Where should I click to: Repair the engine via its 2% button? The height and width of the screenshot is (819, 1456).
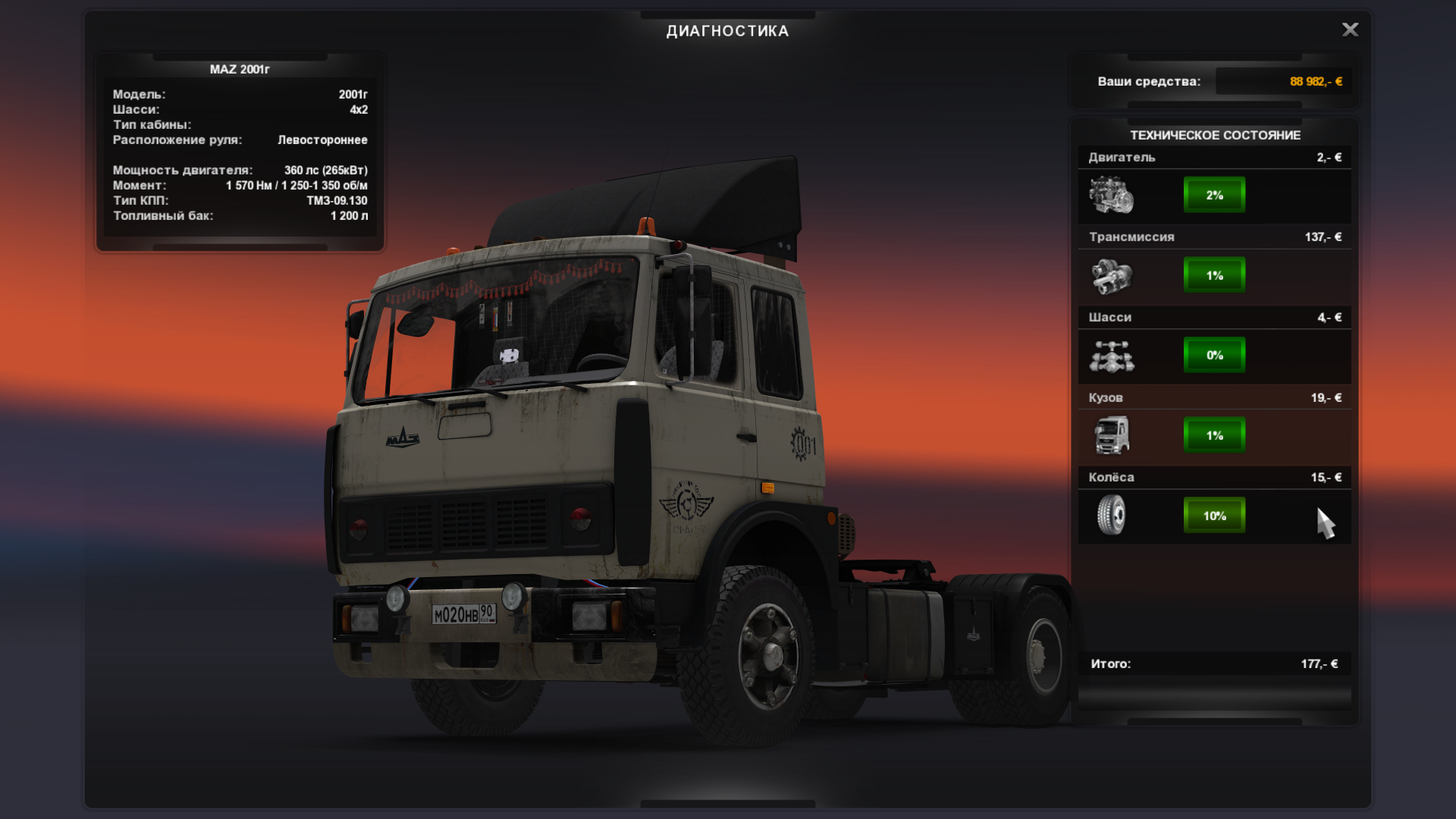pyautogui.click(x=1214, y=195)
